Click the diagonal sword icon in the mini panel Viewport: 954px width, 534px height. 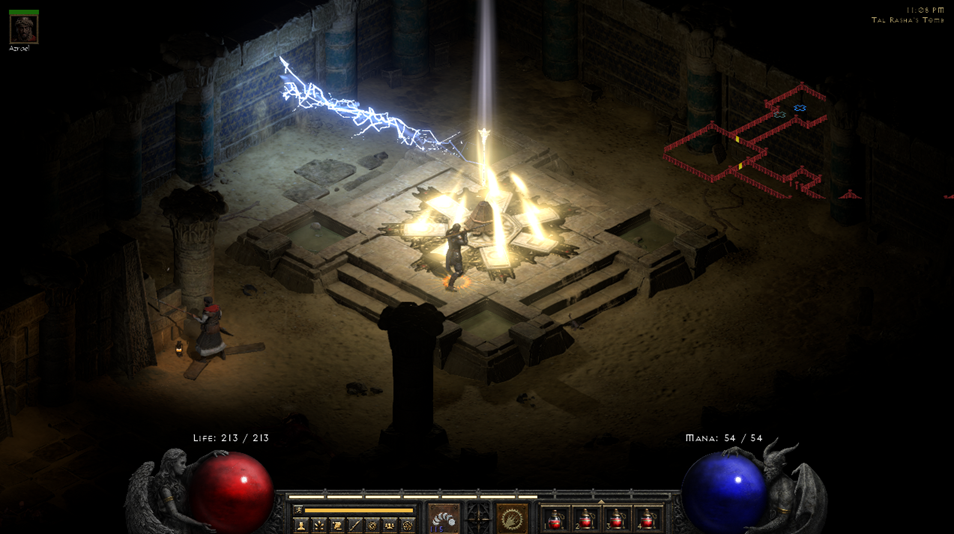355,525
